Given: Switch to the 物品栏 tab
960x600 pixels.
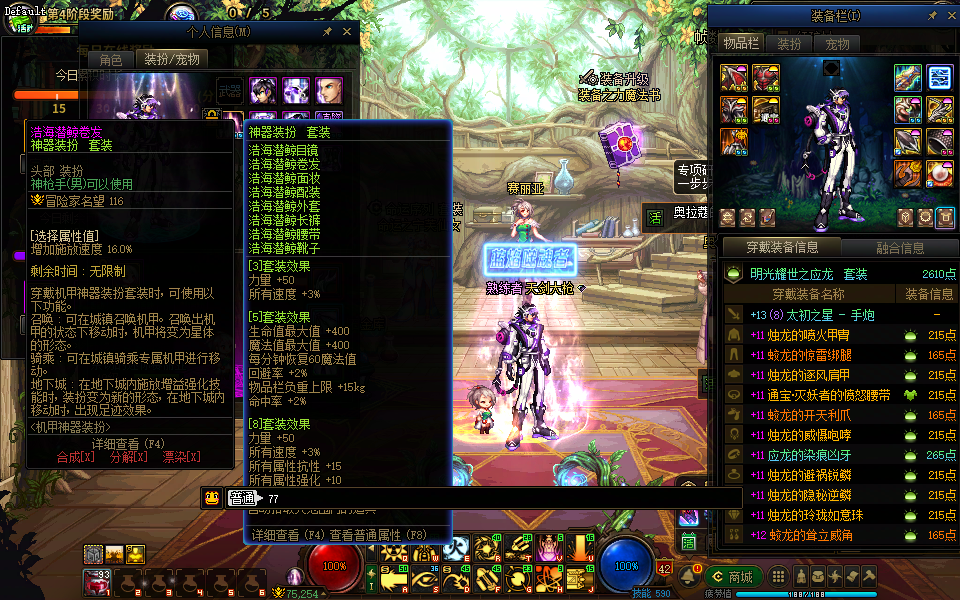Looking at the screenshot, I should [741, 44].
